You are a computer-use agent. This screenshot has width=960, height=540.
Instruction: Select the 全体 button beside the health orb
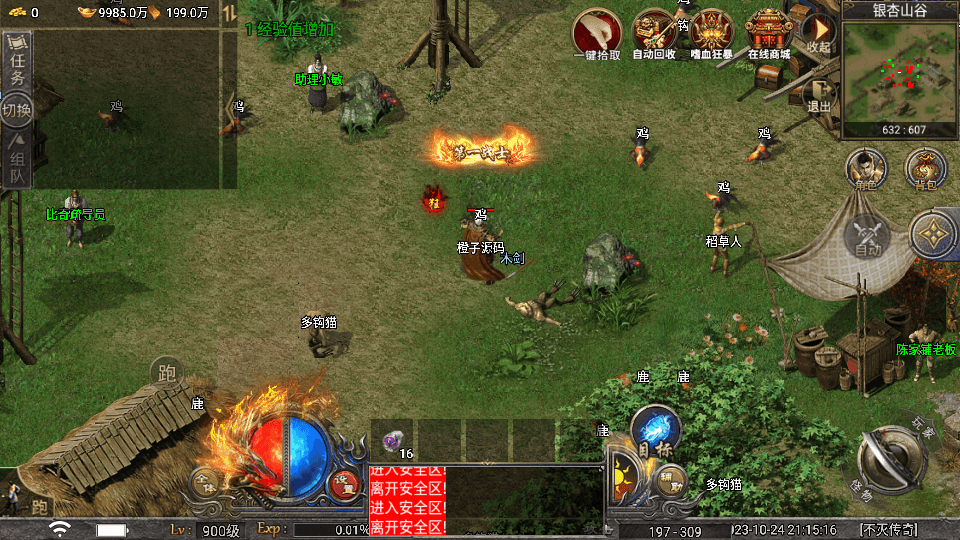[x=205, y=482]
